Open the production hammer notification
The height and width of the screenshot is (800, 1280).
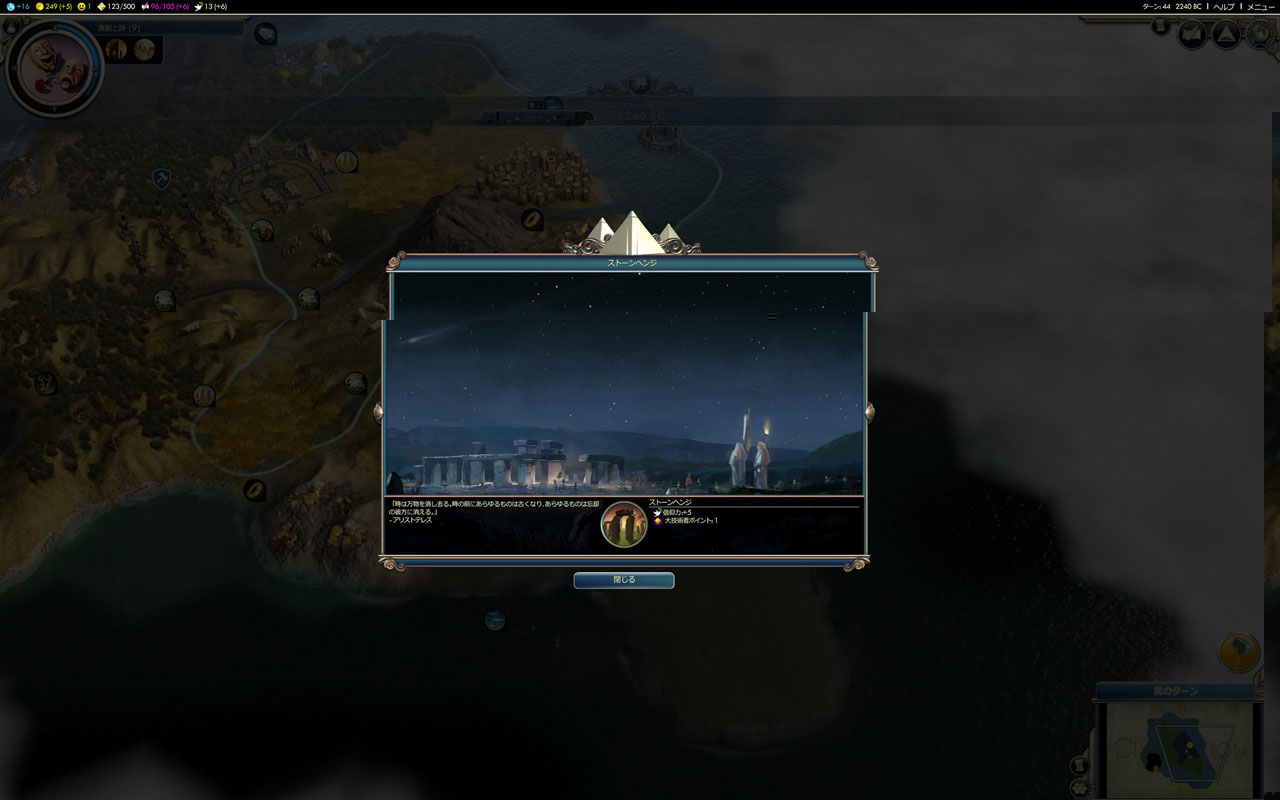point(1239,652)
